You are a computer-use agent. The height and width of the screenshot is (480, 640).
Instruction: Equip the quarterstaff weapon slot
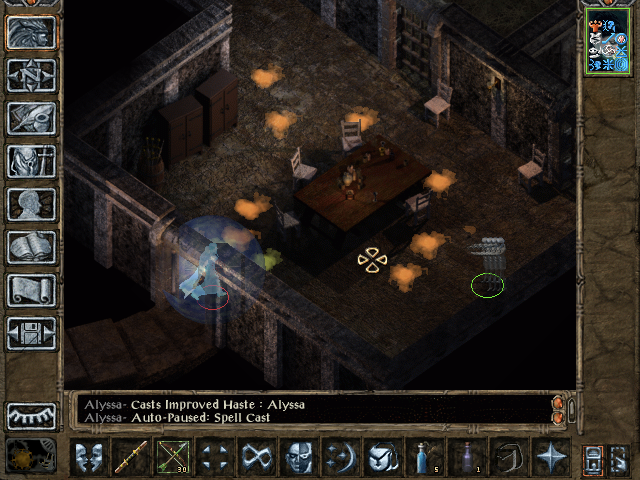(x=132, y=458)
